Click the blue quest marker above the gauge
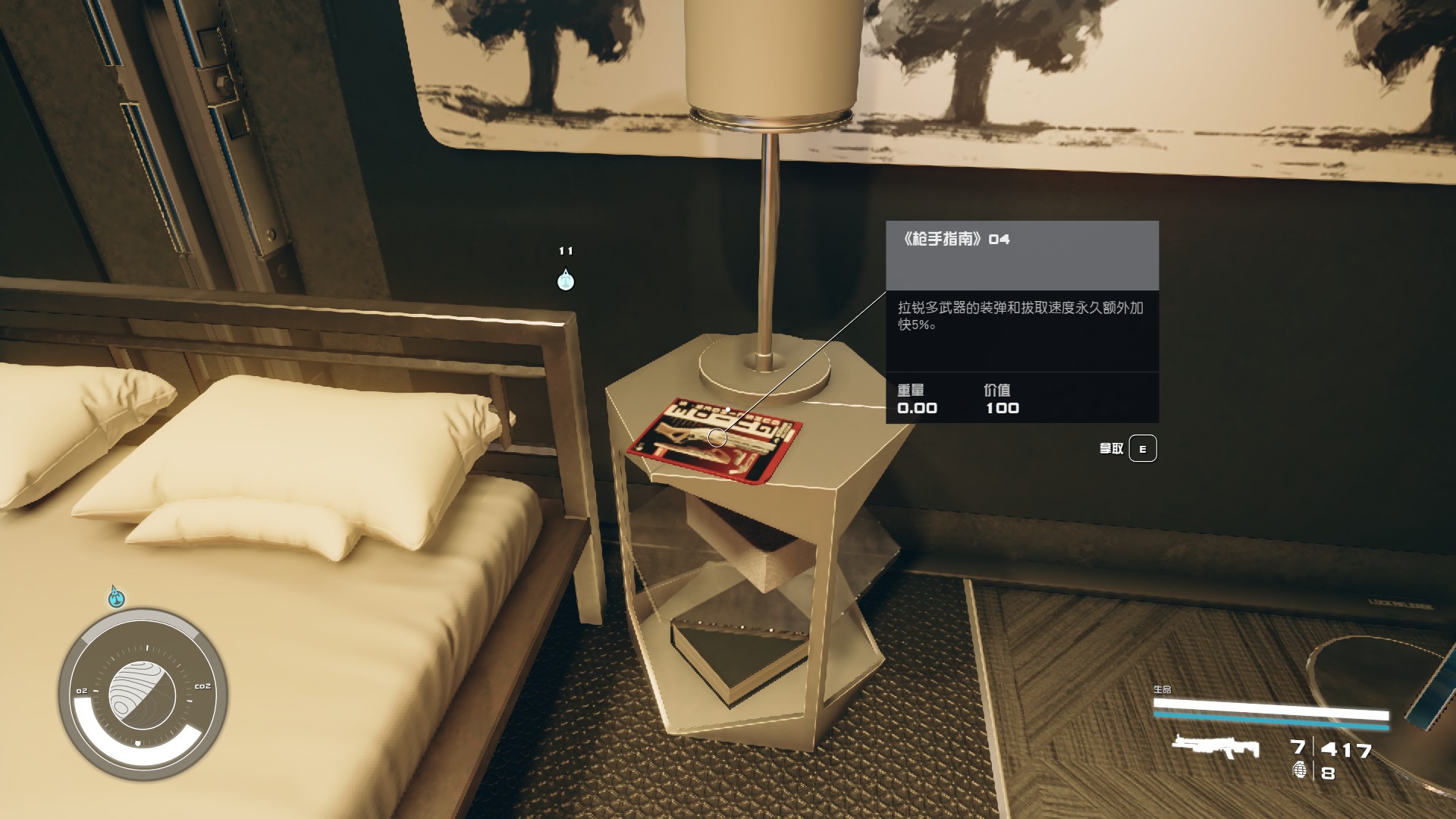Viewport: 1456px width, 819px height. [x=116, y=598]
